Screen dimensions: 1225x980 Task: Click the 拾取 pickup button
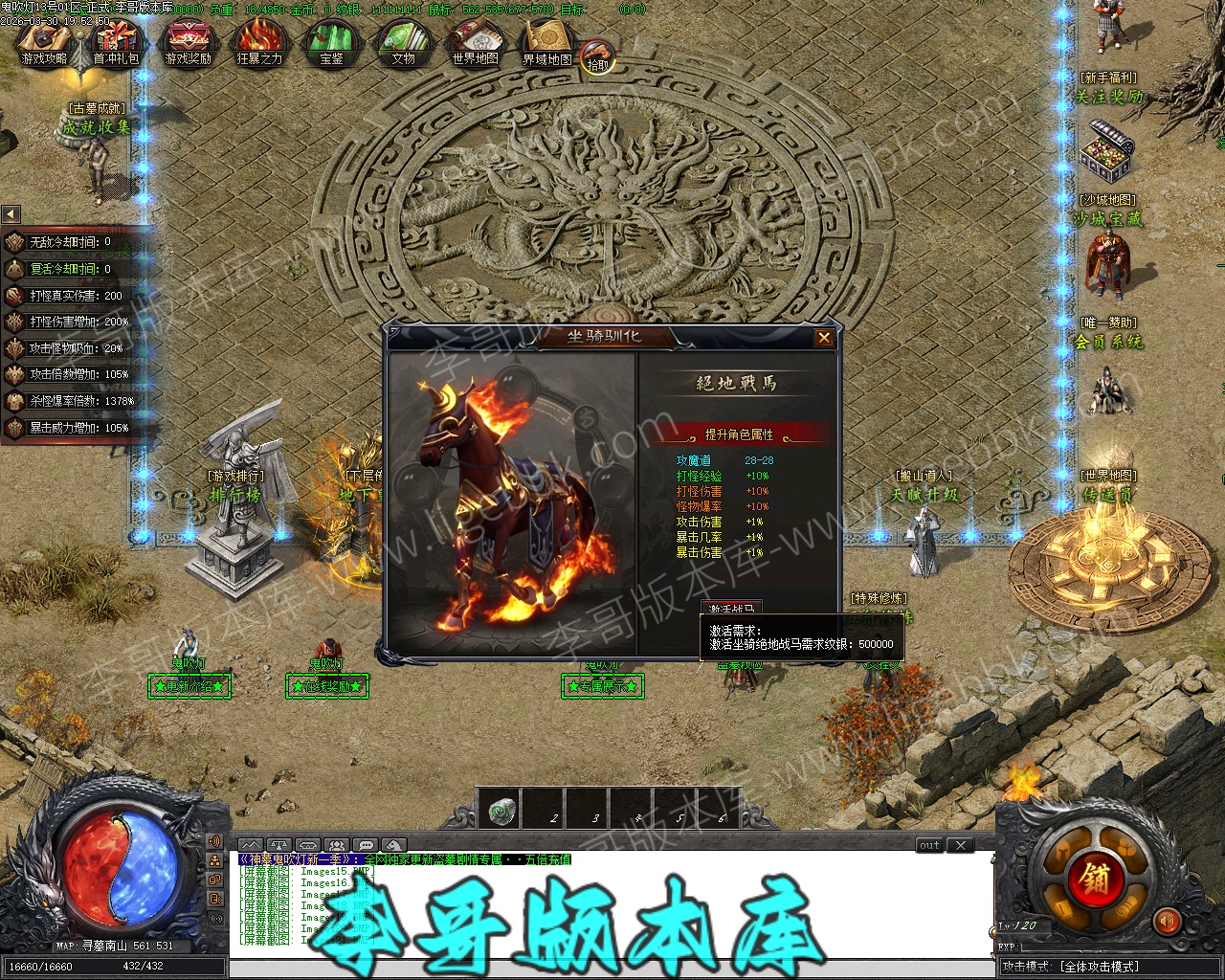[598, 57]
